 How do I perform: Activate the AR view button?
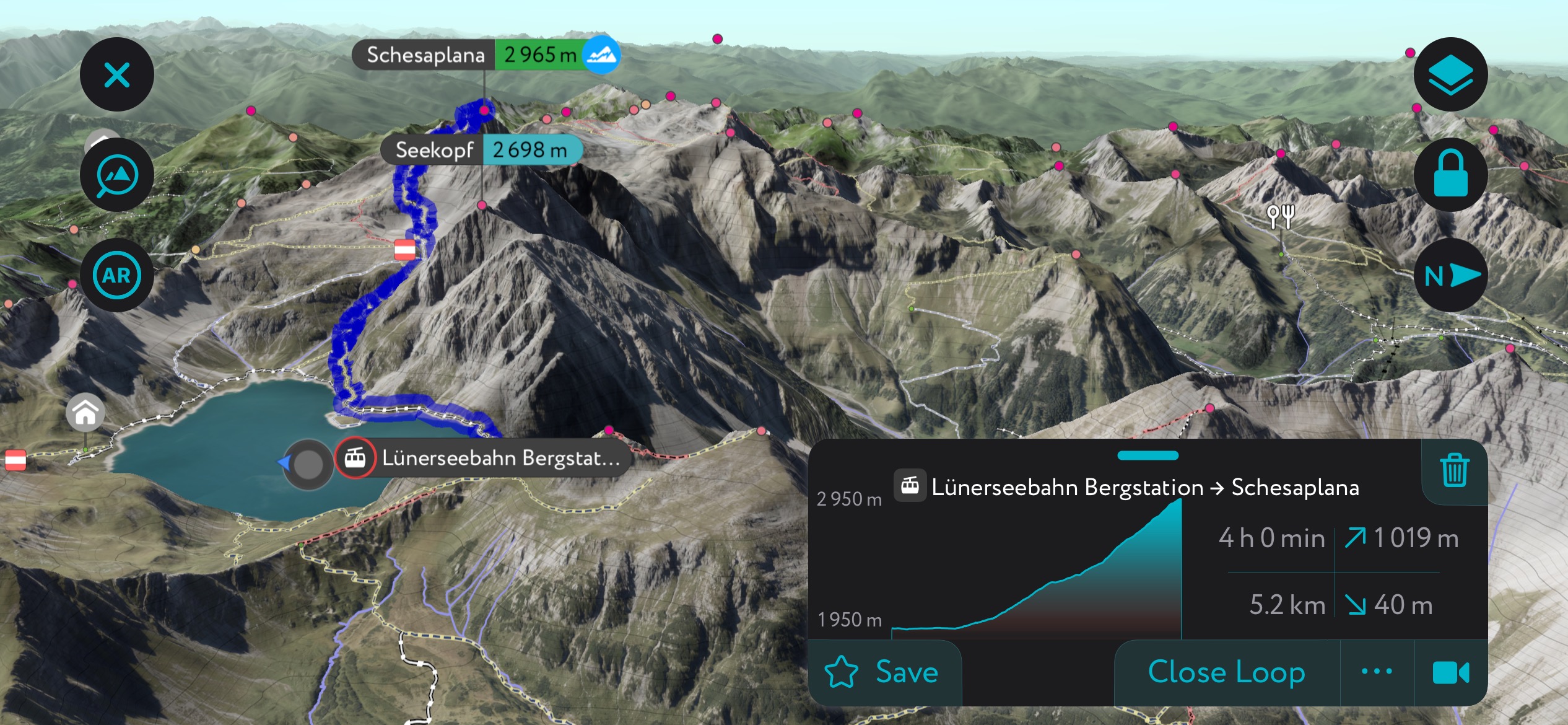(x=116, y=275)
